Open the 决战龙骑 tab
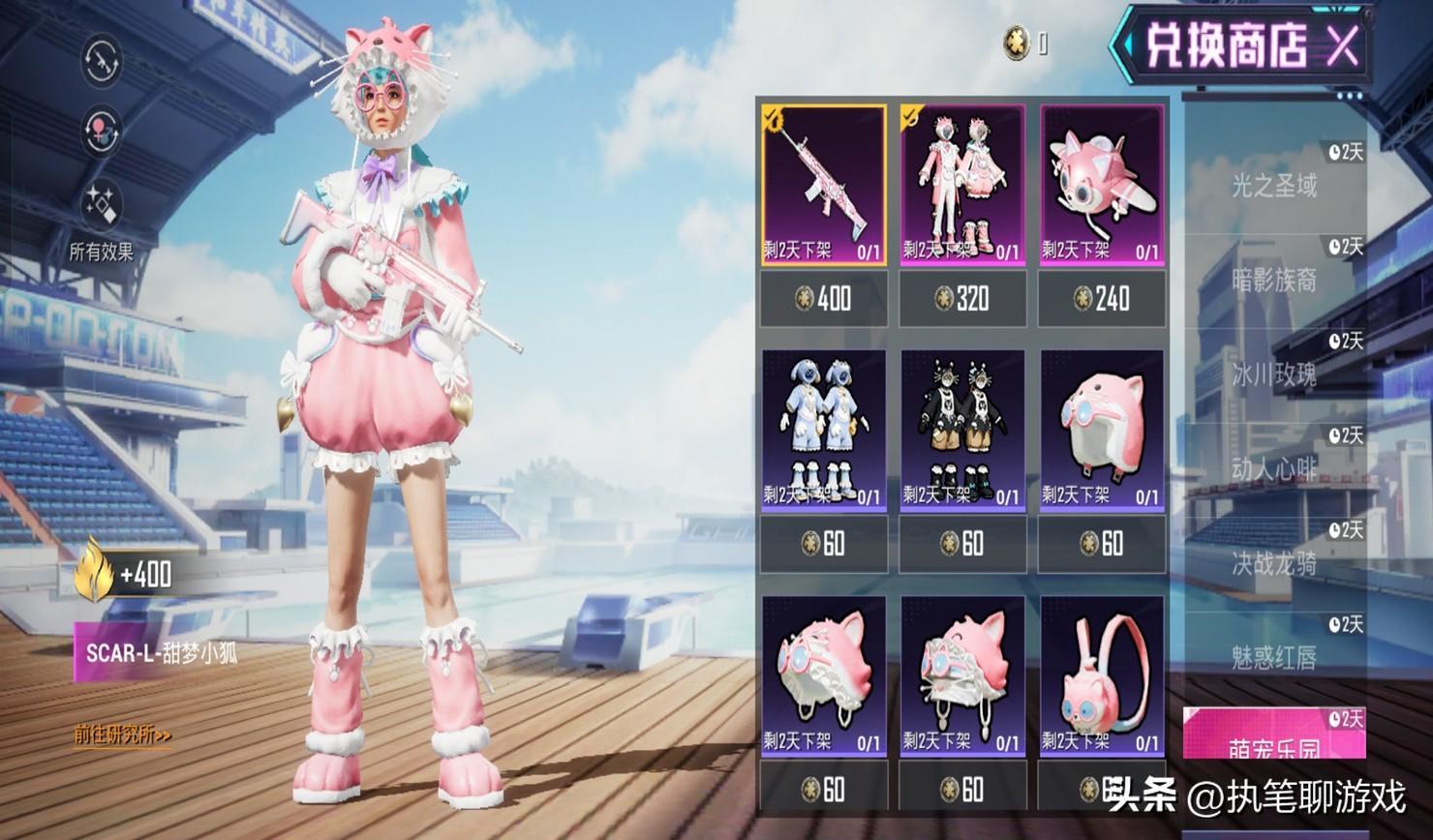 tap(1274, 563)
